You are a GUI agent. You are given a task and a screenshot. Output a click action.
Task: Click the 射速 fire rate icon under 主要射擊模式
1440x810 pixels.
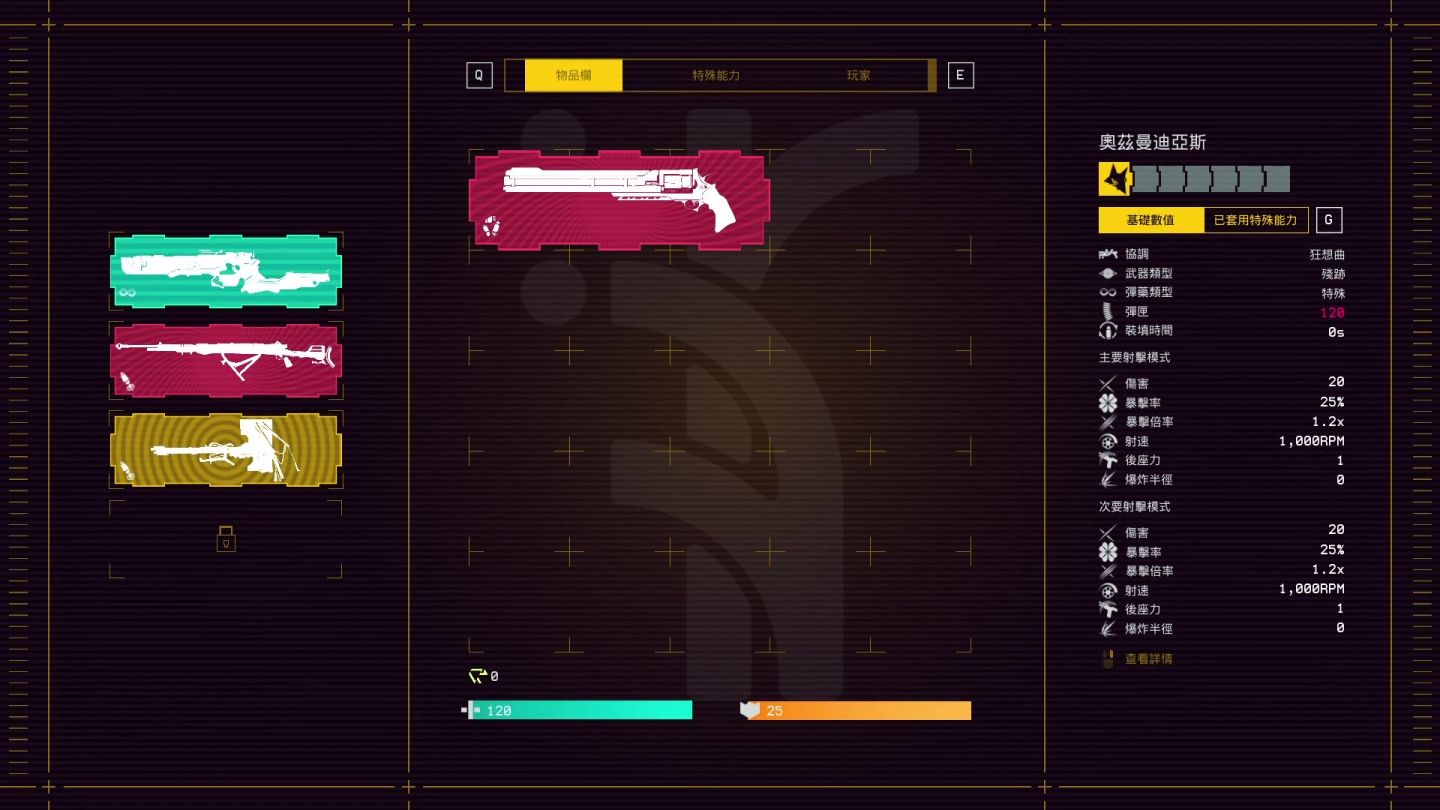coord(1108,441)
